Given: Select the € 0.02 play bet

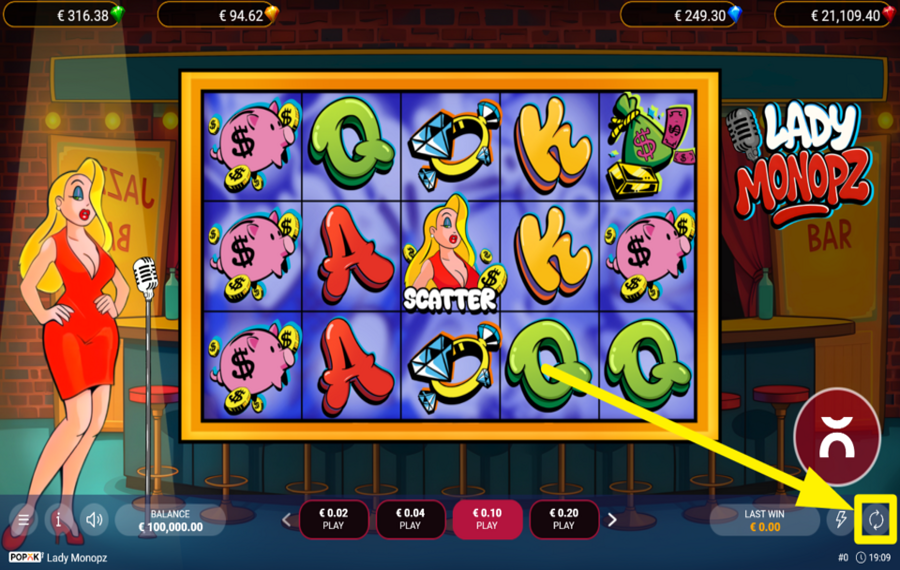Looking at the screenshot, I should [x=333, y=519].
